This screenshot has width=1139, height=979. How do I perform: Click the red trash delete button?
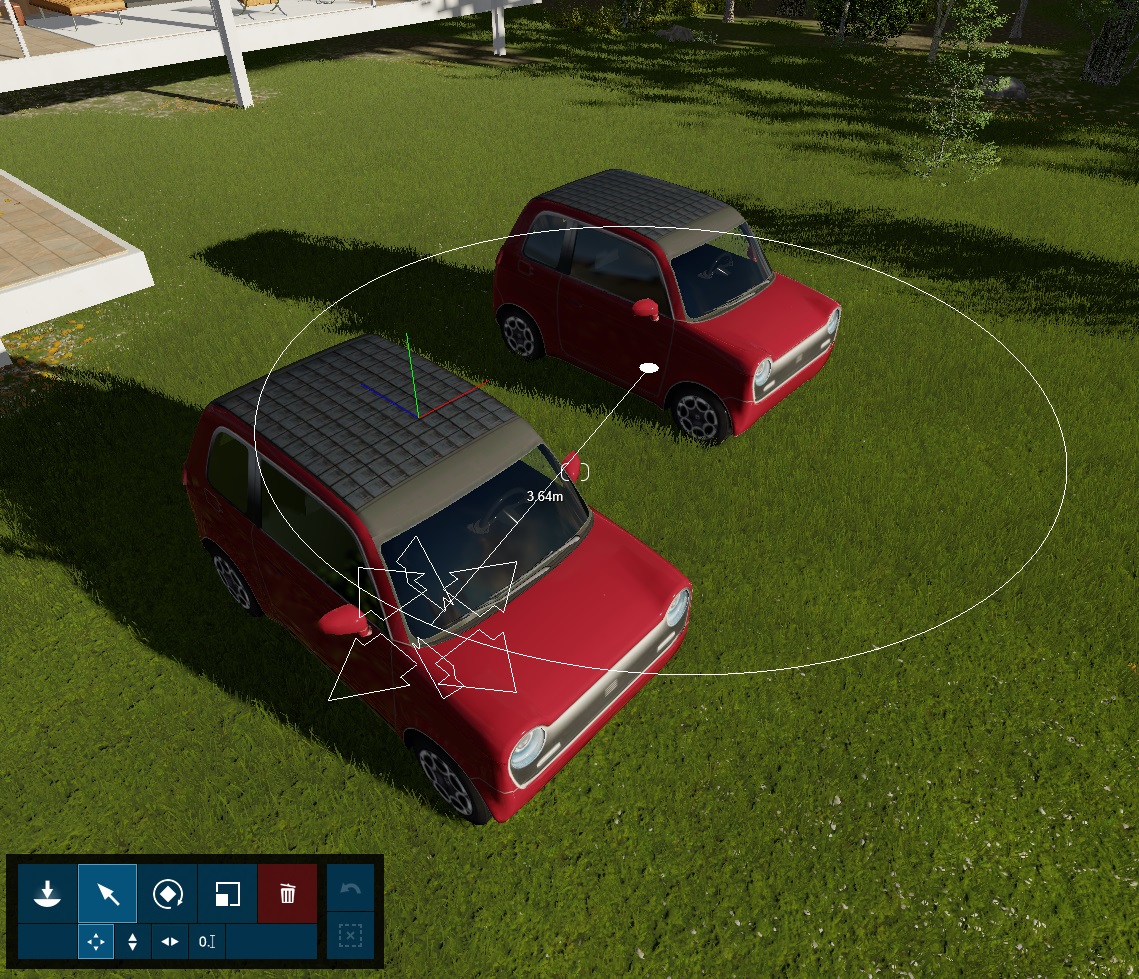288,893
